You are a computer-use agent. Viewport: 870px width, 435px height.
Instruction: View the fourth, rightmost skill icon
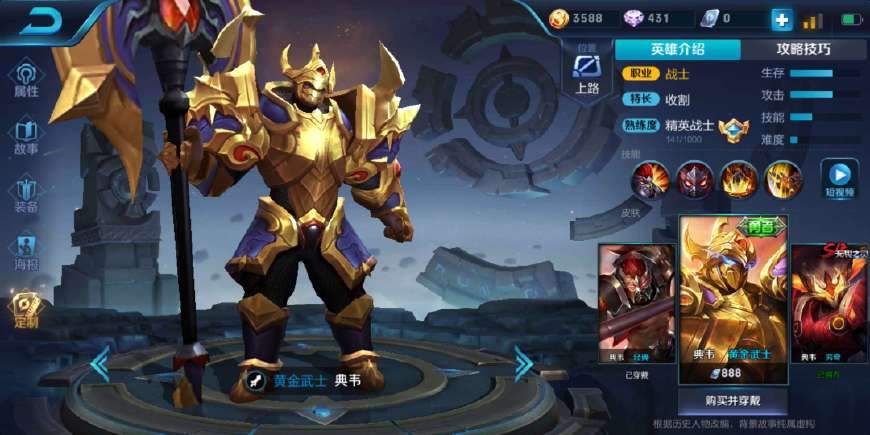tap(783, 180)
